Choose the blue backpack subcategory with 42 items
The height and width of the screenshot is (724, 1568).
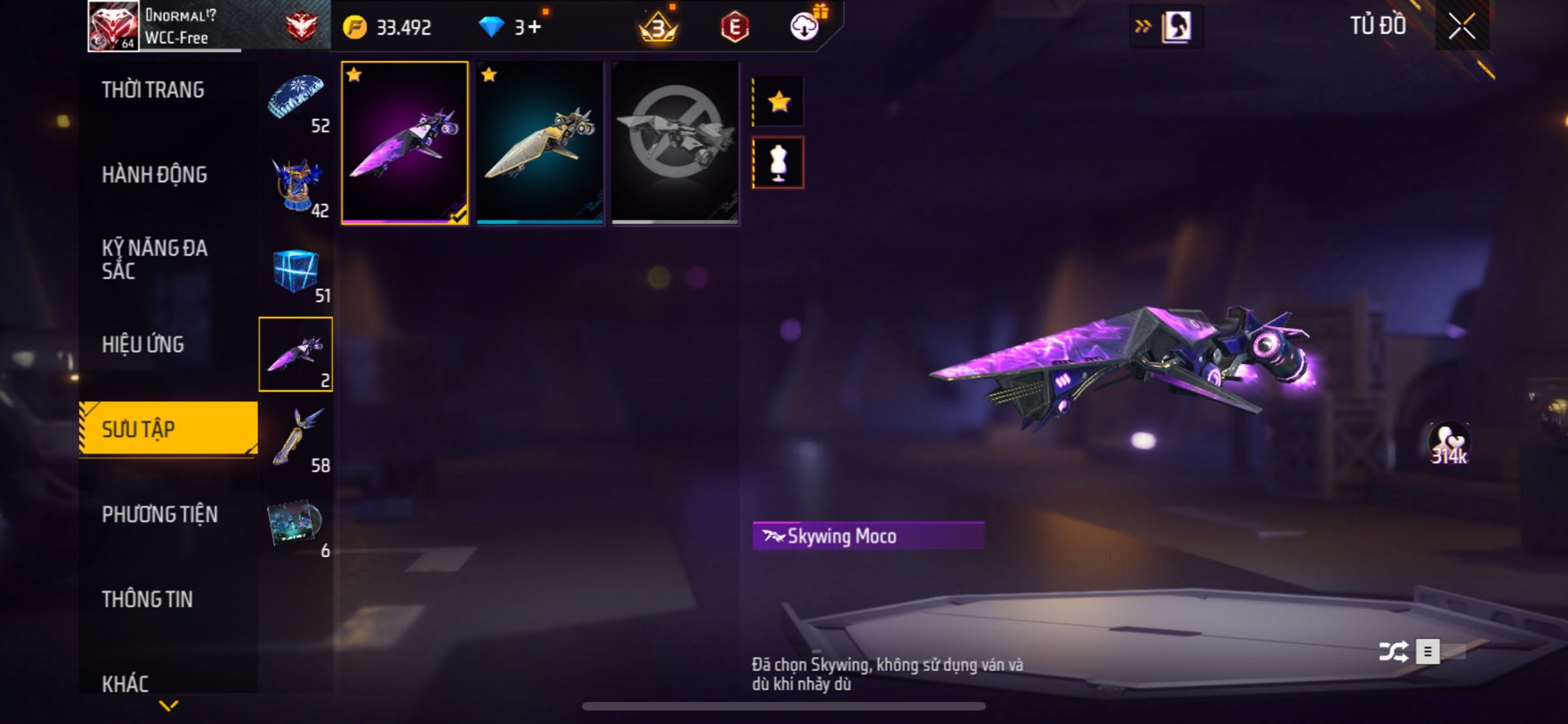click(x=296, y=185)
